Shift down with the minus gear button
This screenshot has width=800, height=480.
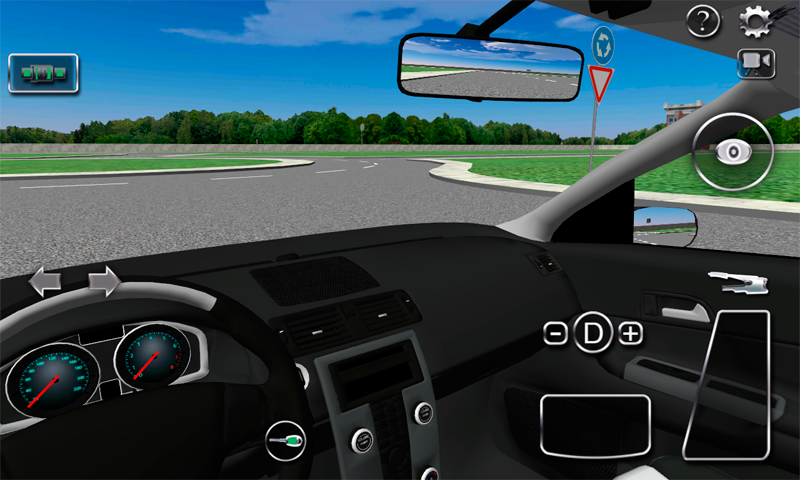click(x=556, y=334)
